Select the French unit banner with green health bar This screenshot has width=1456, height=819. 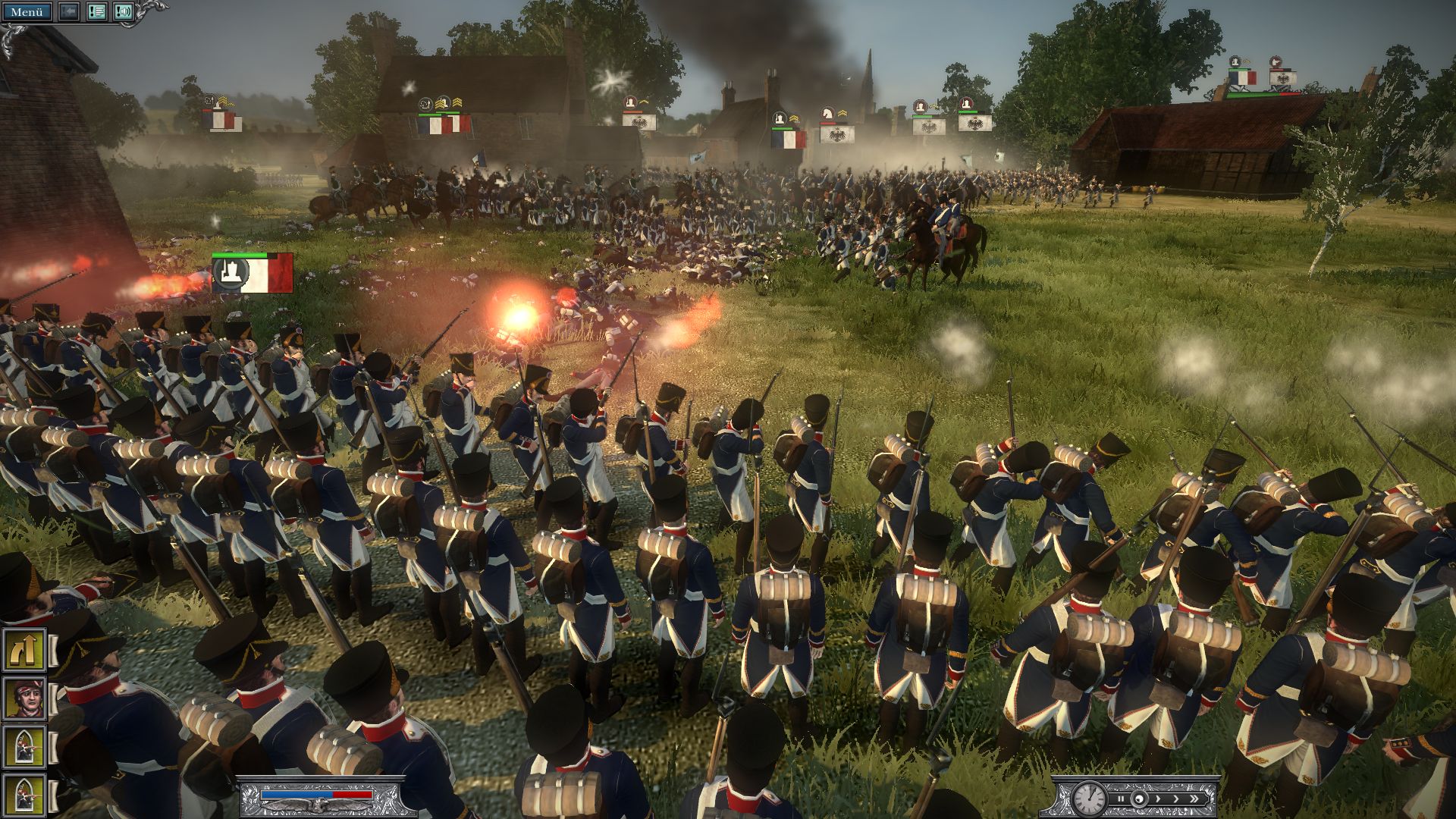(254, 273)
